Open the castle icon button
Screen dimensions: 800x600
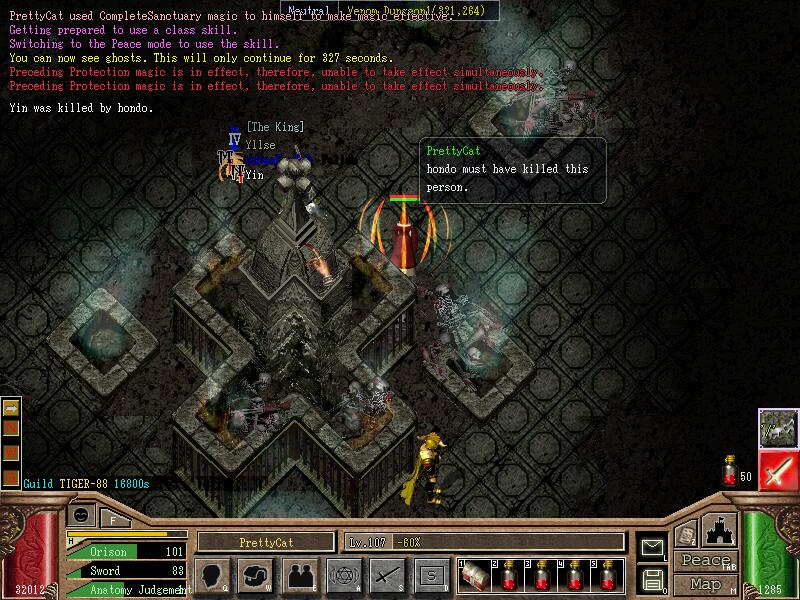point(720,530)
